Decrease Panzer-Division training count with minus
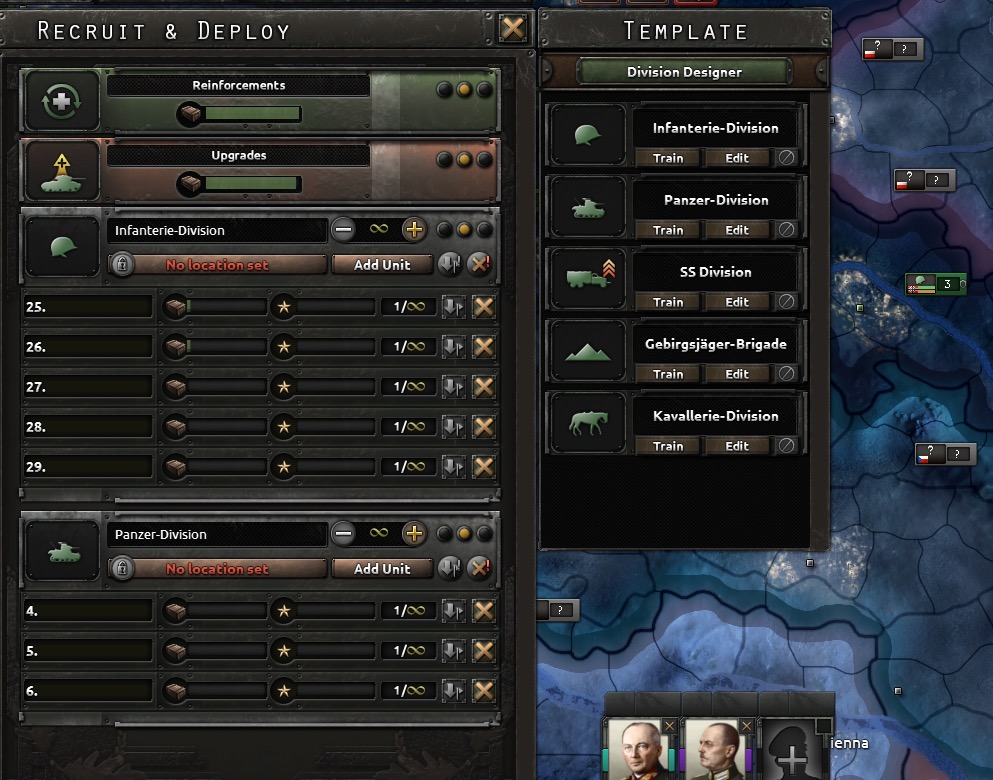The image size is (993, 780). (x=344, y=534)
